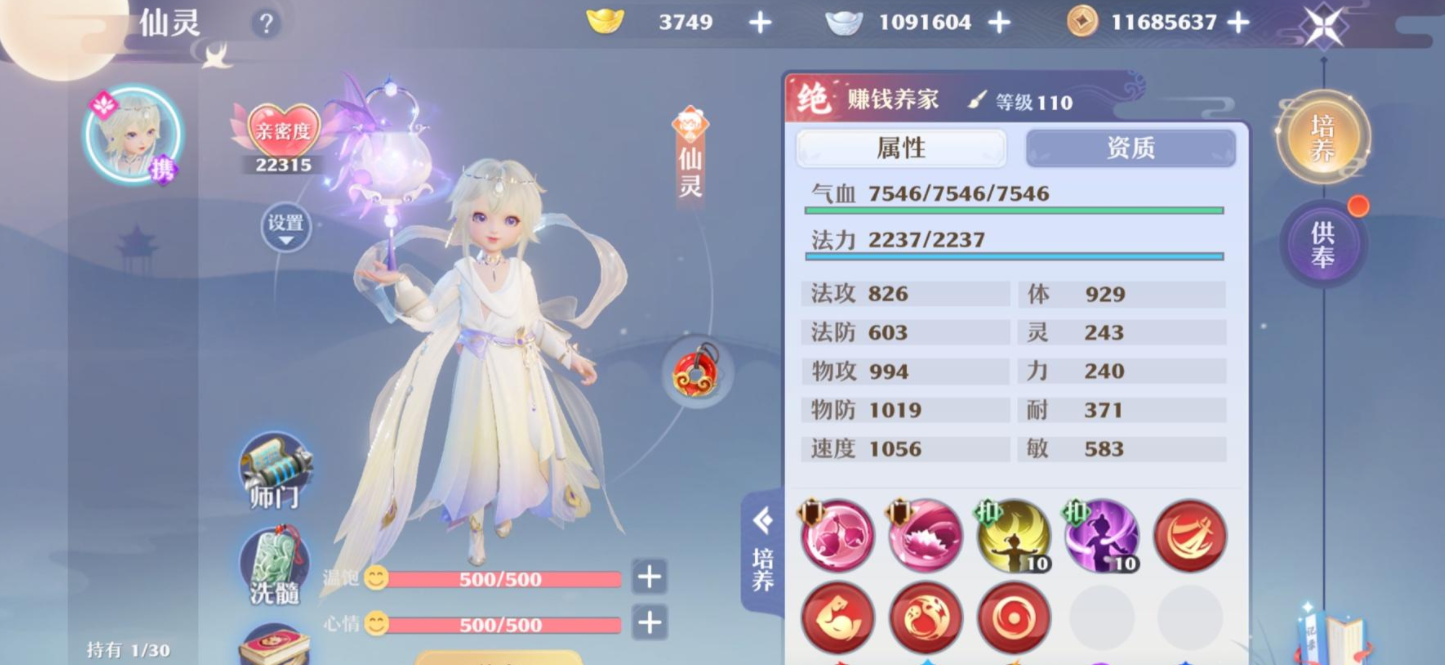Switch to the 资质 tab
The width and height of the screenshot is (1445, 665).
[1131, 148]
